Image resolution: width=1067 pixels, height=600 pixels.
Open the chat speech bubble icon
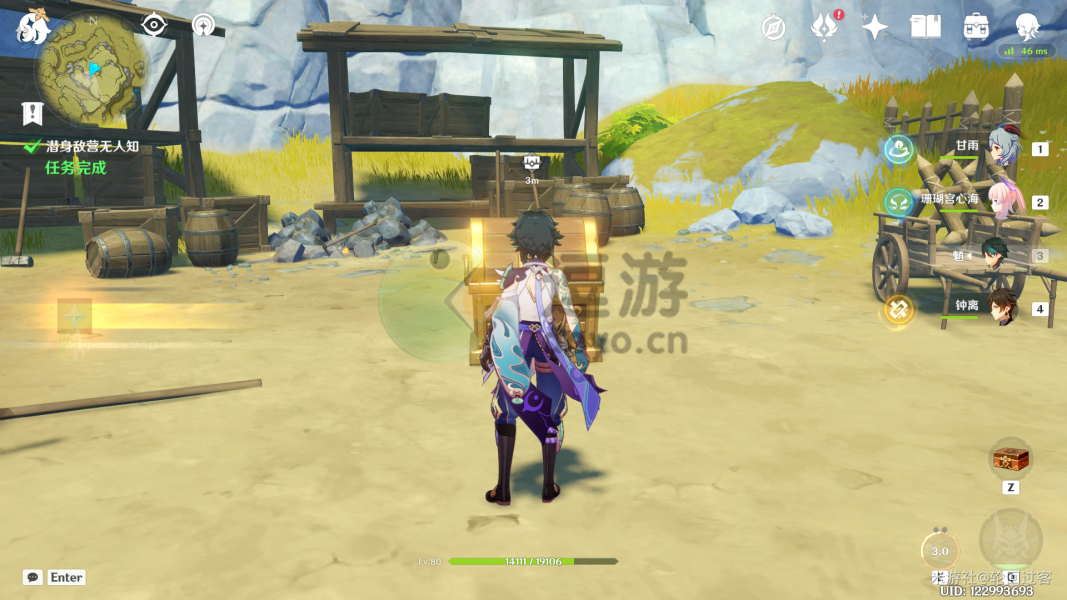coord(33,577)
